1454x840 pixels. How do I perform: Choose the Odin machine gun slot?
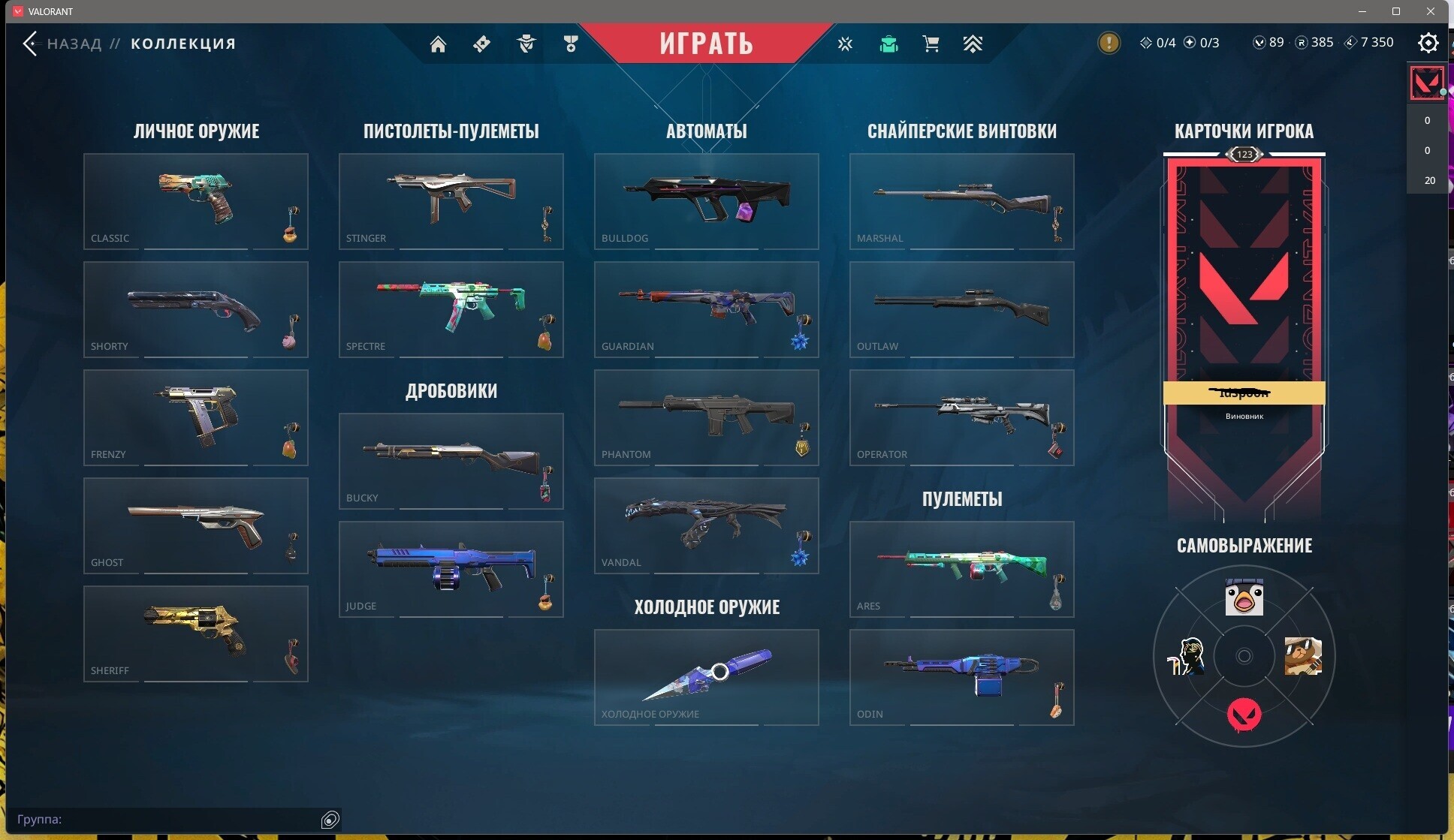pos(961,676)
